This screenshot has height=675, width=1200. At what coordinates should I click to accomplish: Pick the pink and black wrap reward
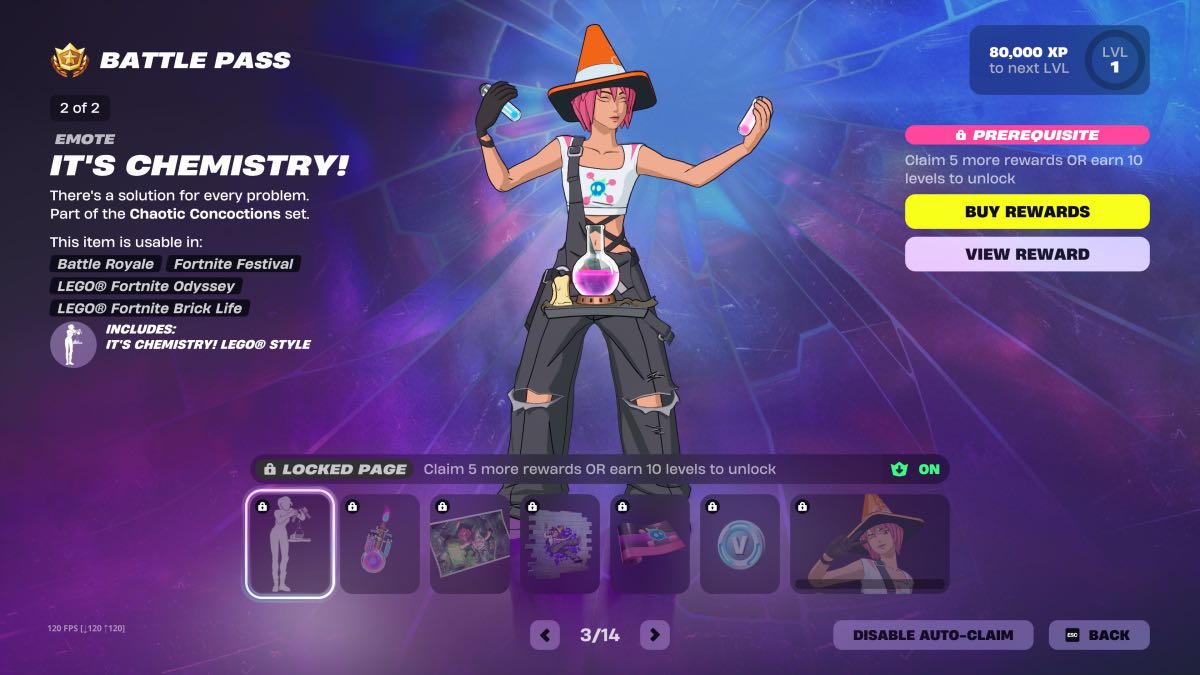[x=650, y=544]
